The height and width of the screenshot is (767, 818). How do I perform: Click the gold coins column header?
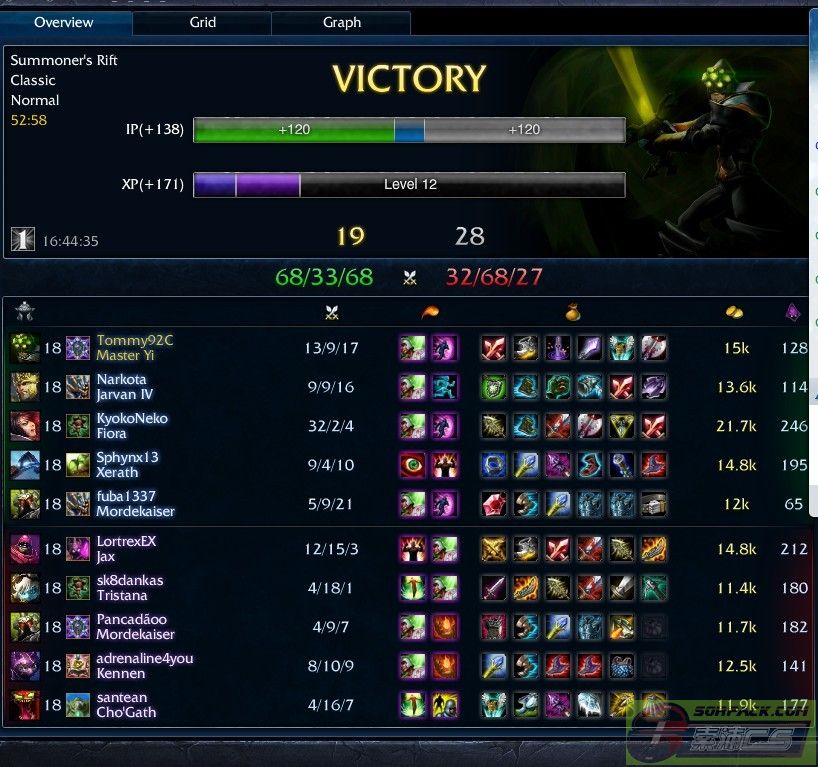[x=734, y=313]
